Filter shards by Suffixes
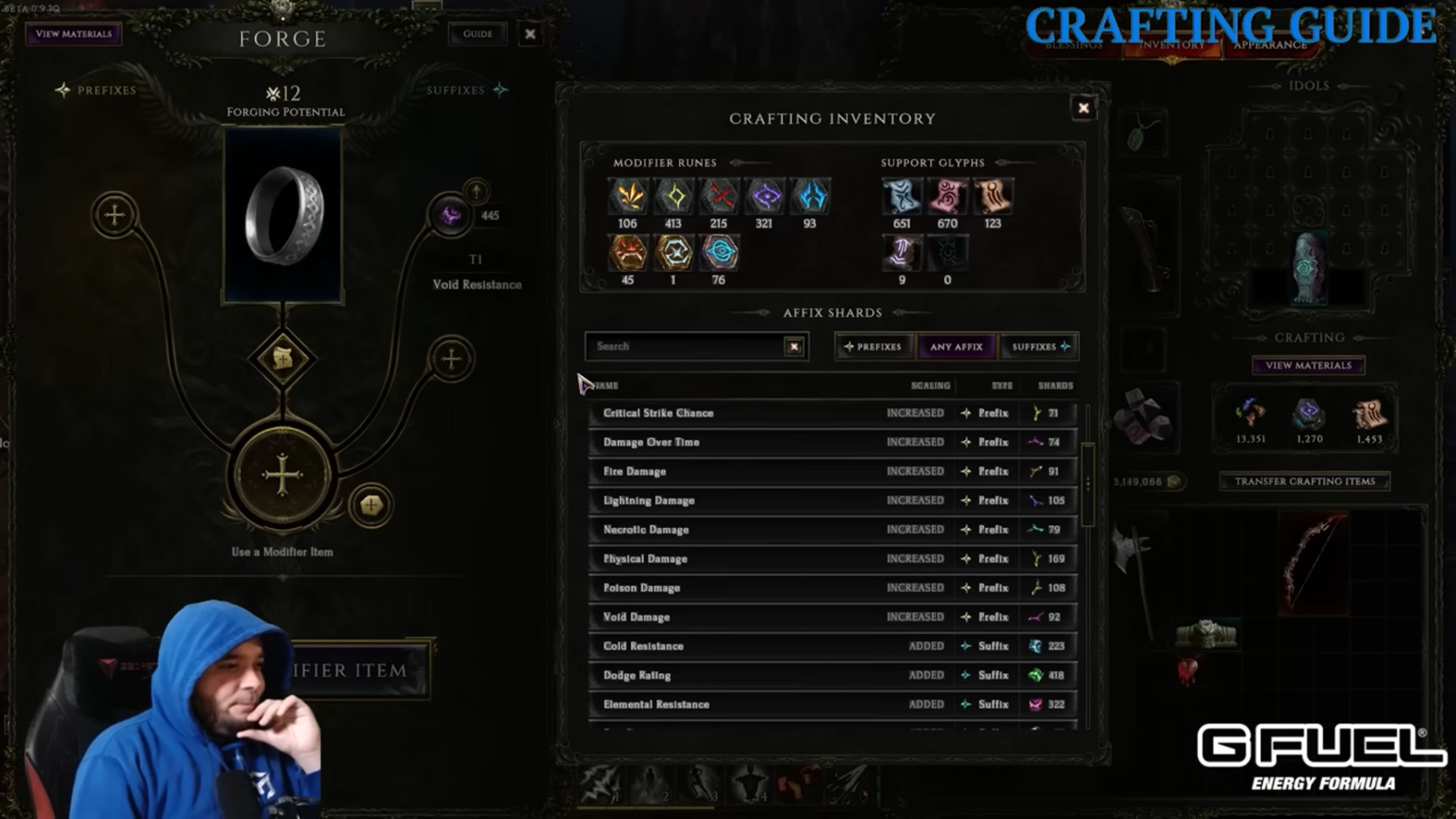The width and height of the screenshot is (1456, 819). 1039,347
